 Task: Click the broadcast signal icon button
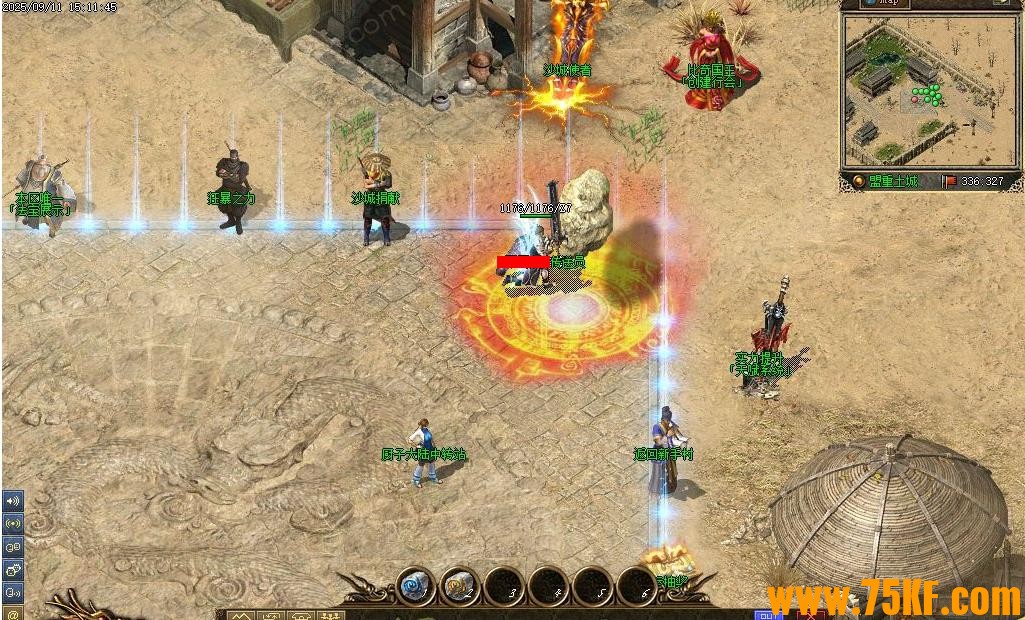(13, 523)
